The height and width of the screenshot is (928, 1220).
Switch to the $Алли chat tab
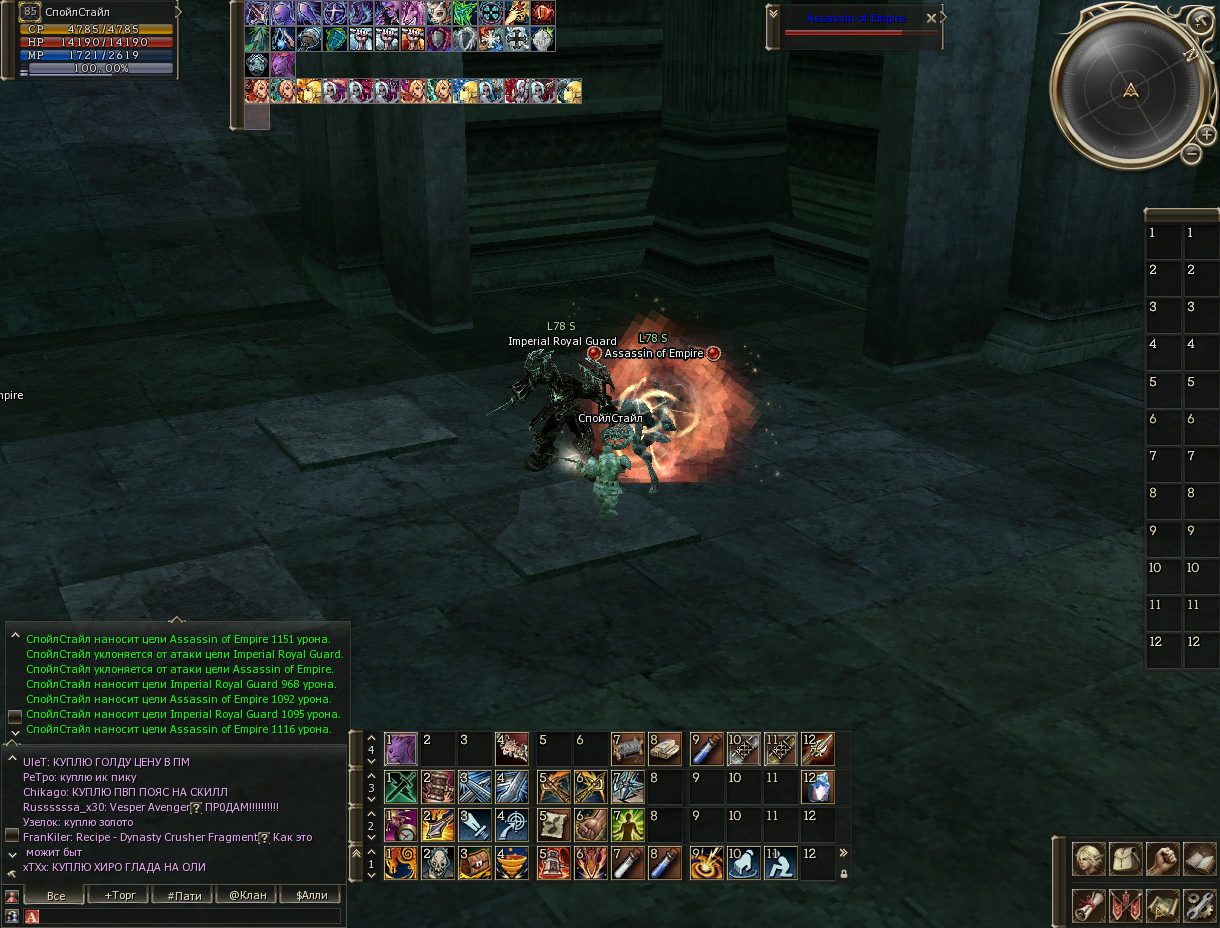[312, 895]
